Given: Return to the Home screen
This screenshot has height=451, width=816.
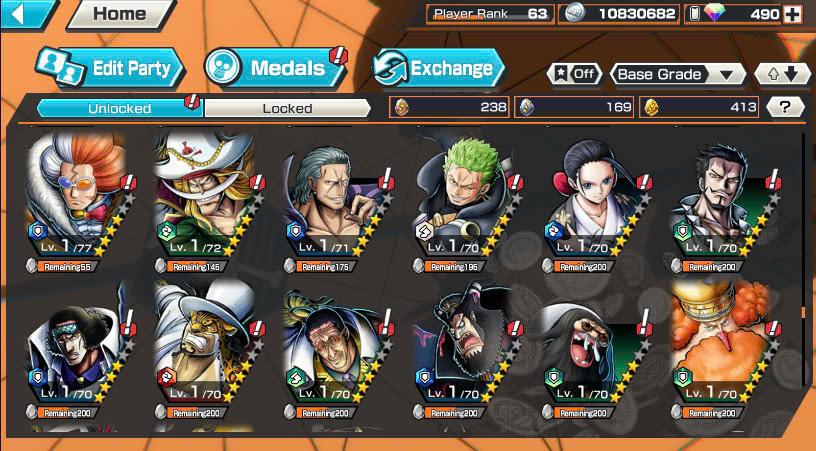Looking at the screenshot, I should point(117,14).
